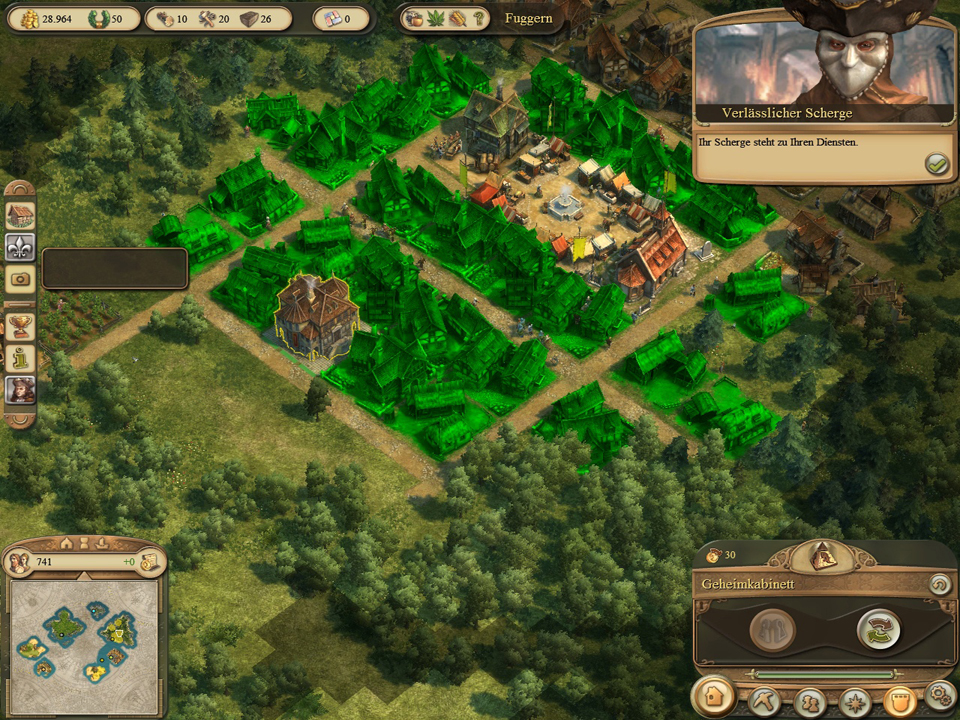This screenshot has height=720, width=960.
Task: Open the compass star menu
Action: tap(855, 699)
